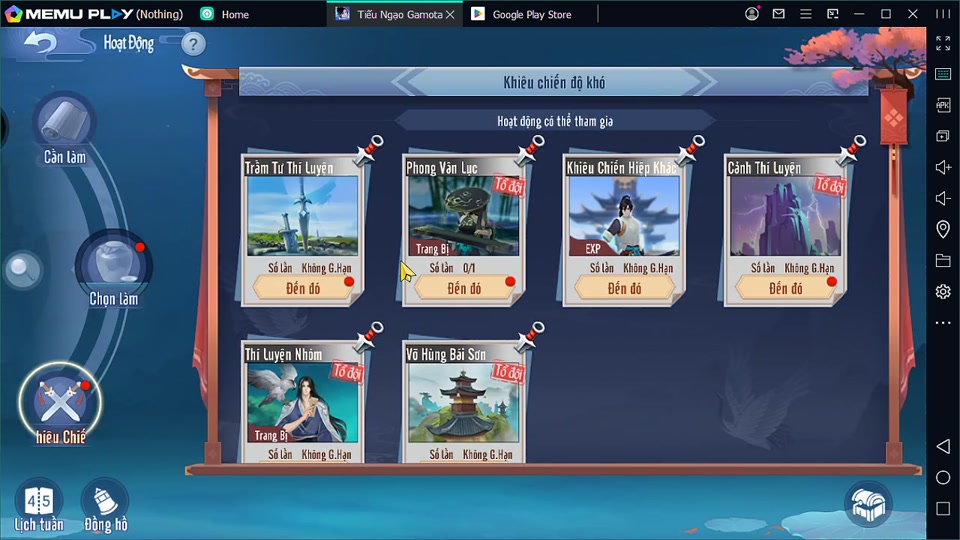Select the Võ Hùng Bái Sơn activity card

pyautogui.click(x=464, y=400)
